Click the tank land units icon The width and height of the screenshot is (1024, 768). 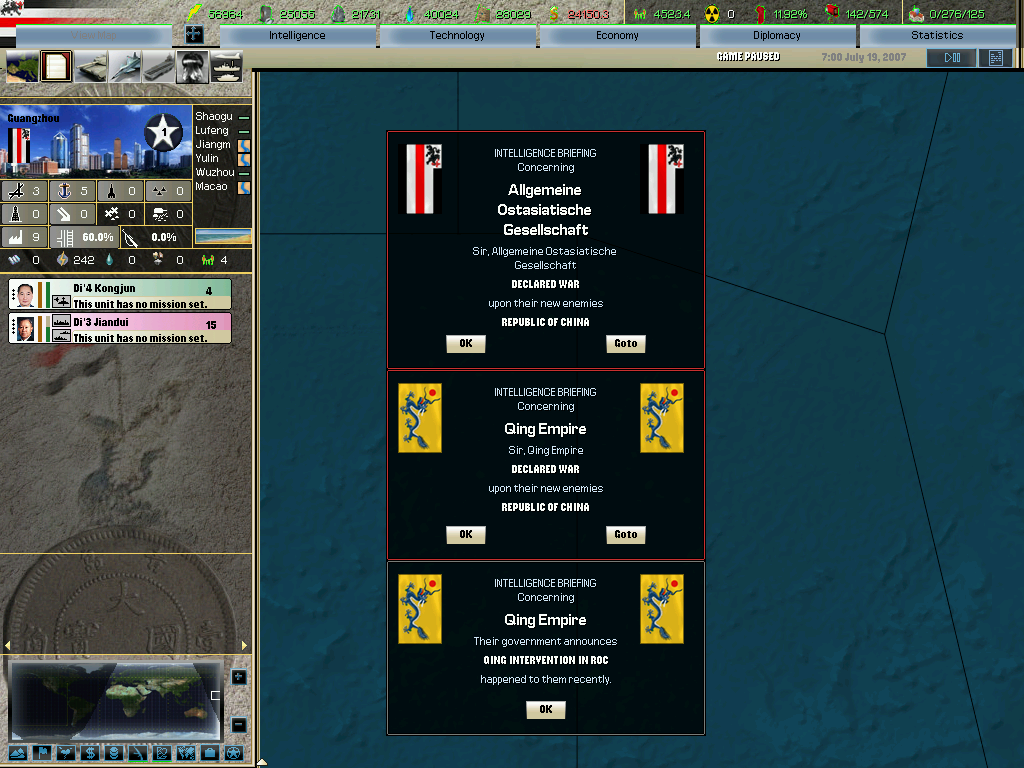tap(92, 67)
